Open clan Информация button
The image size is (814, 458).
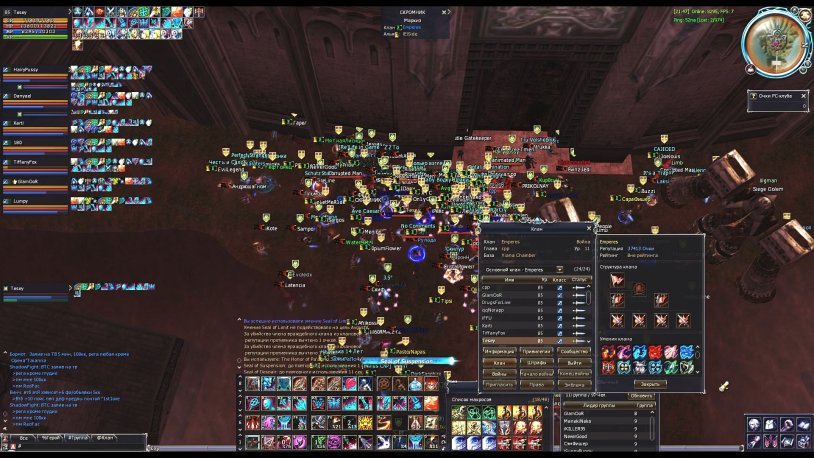[498, 351]
